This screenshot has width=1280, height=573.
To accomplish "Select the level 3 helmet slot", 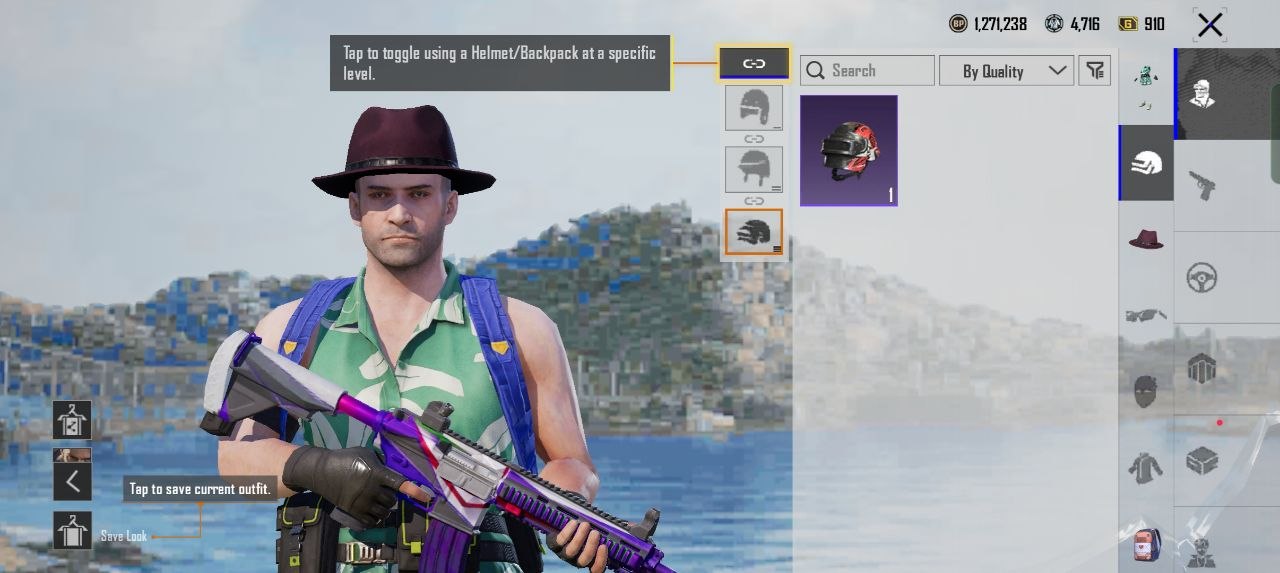I will point(754,232).
